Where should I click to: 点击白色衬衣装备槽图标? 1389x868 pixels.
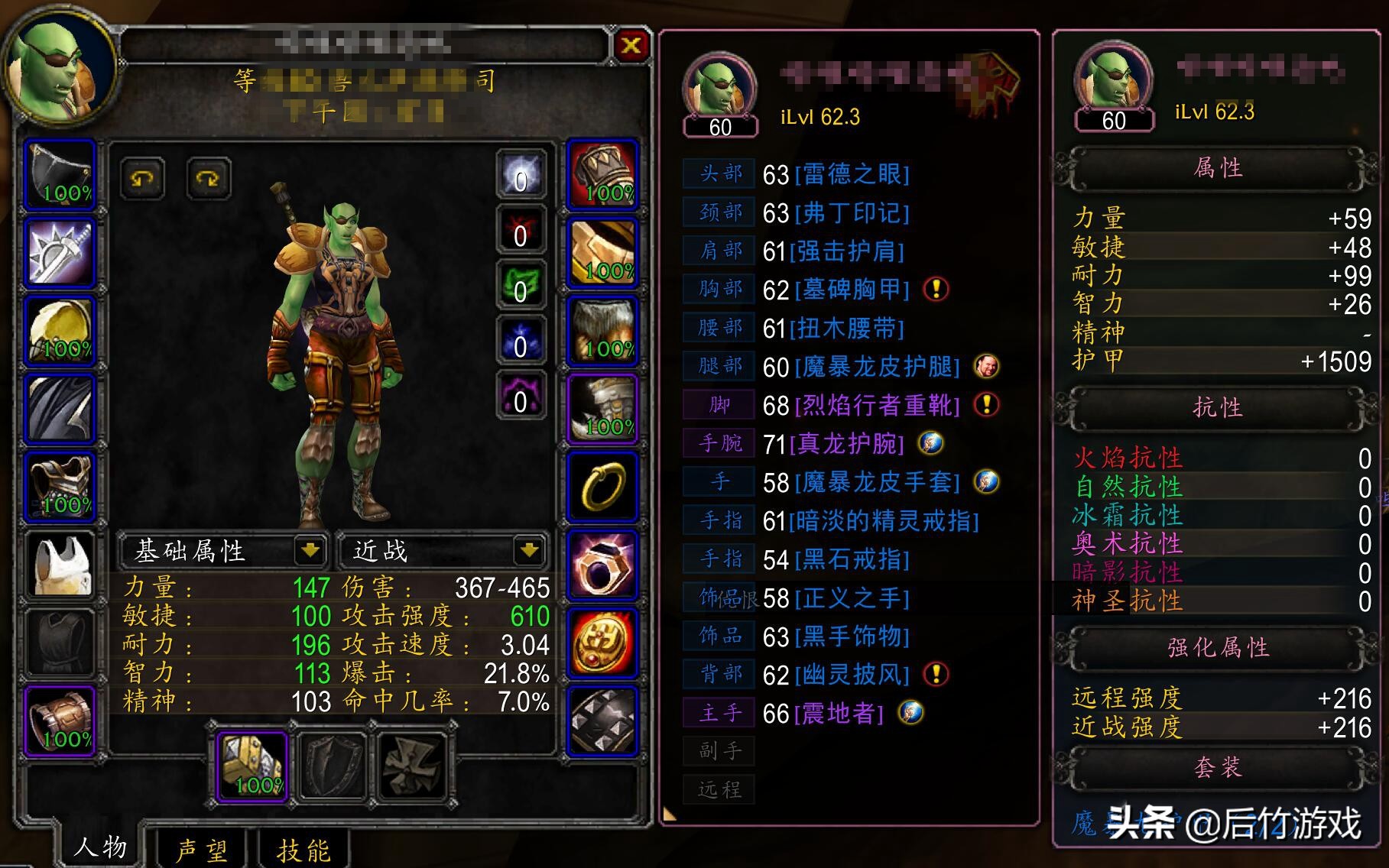60,563
